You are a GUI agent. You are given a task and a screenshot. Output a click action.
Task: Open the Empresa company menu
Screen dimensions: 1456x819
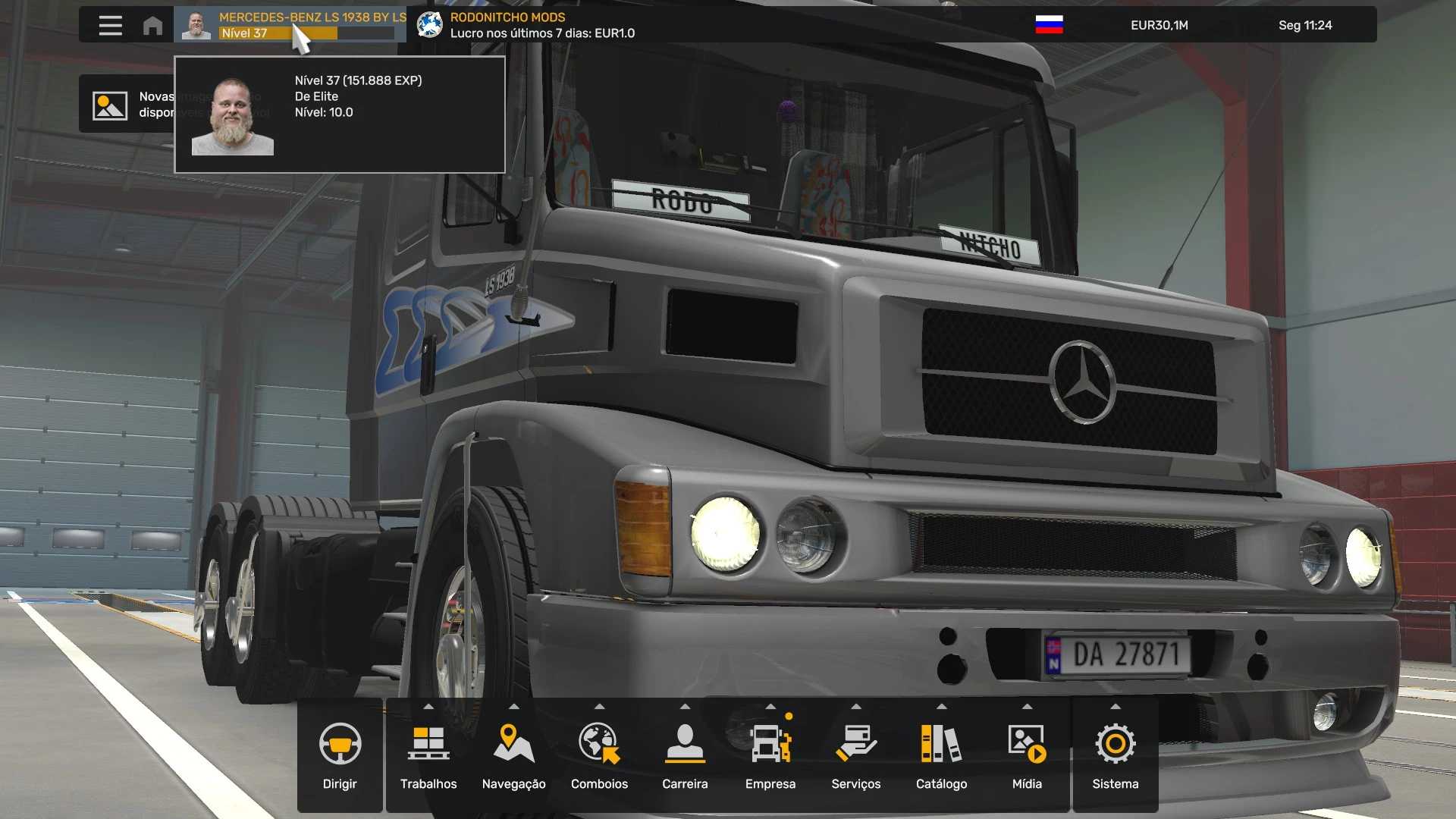(770, 755)
